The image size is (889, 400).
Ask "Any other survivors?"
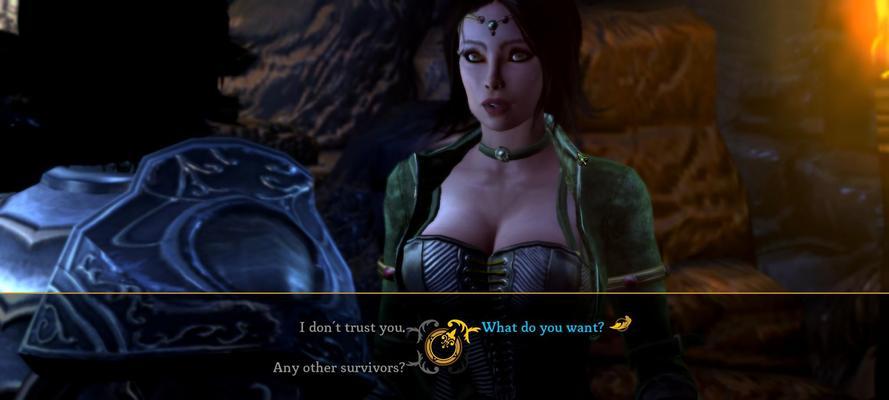[339, 367]
